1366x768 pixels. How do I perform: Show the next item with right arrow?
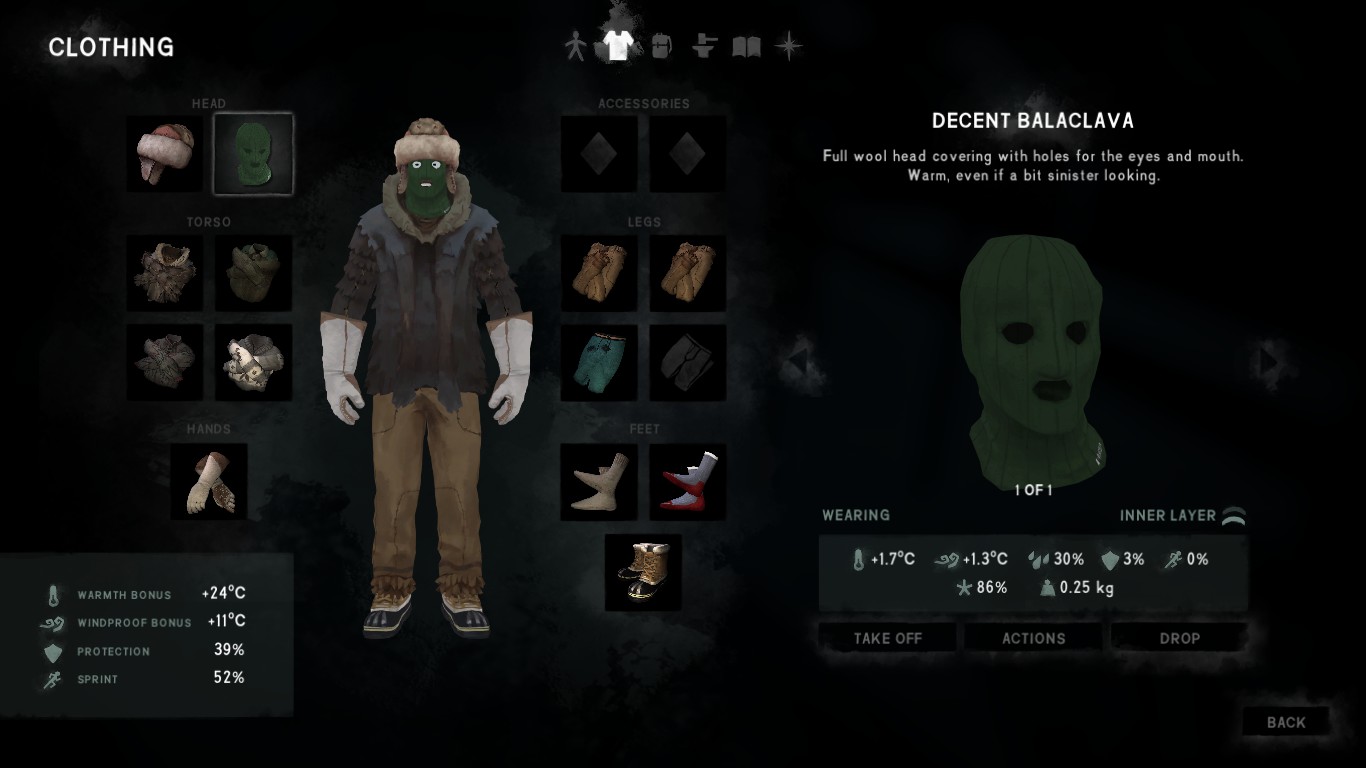pyautogui.click(x=1269, y=359)
